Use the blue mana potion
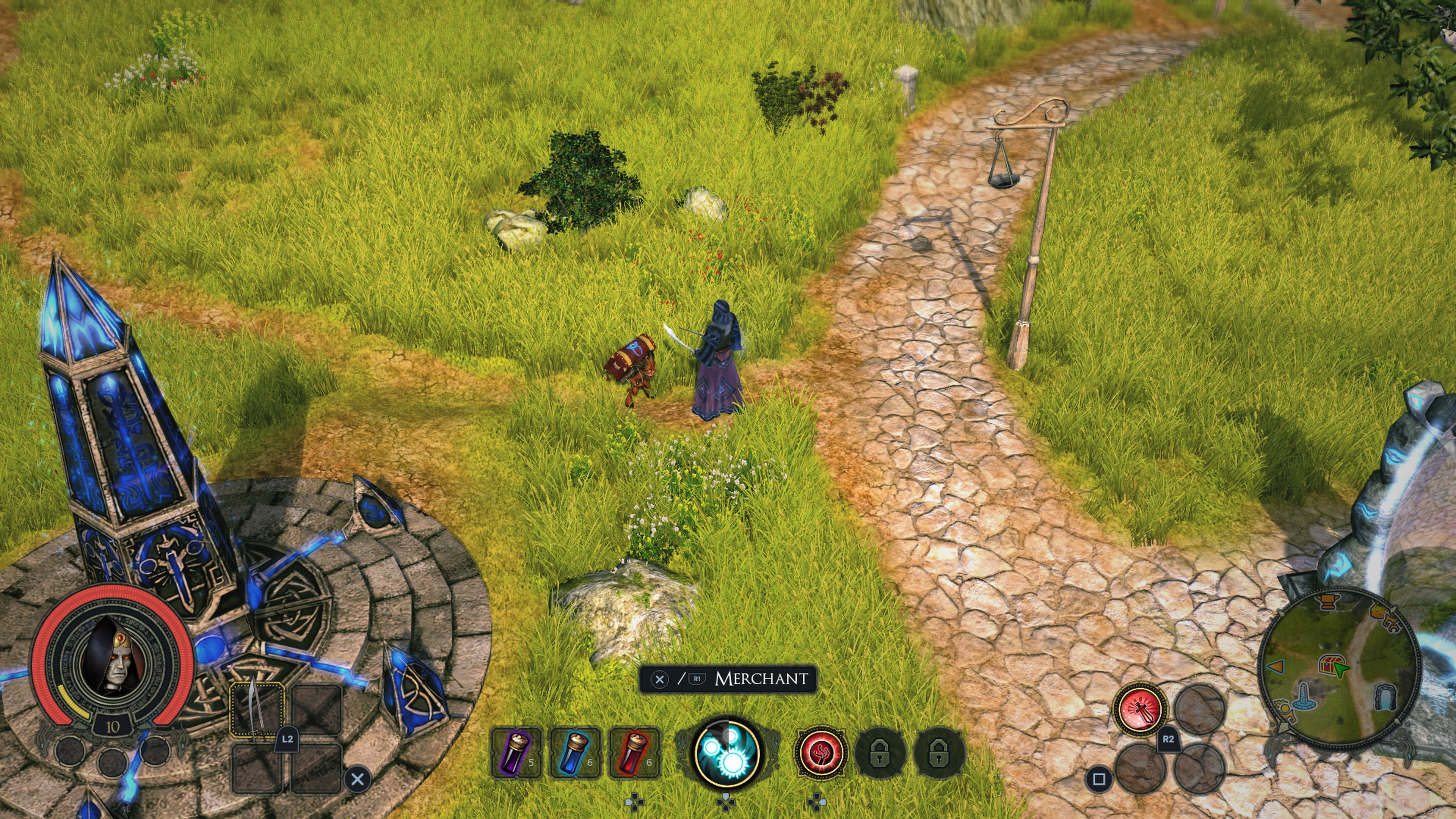Screen dimensions: 1456x819 (x=575, y=753)
